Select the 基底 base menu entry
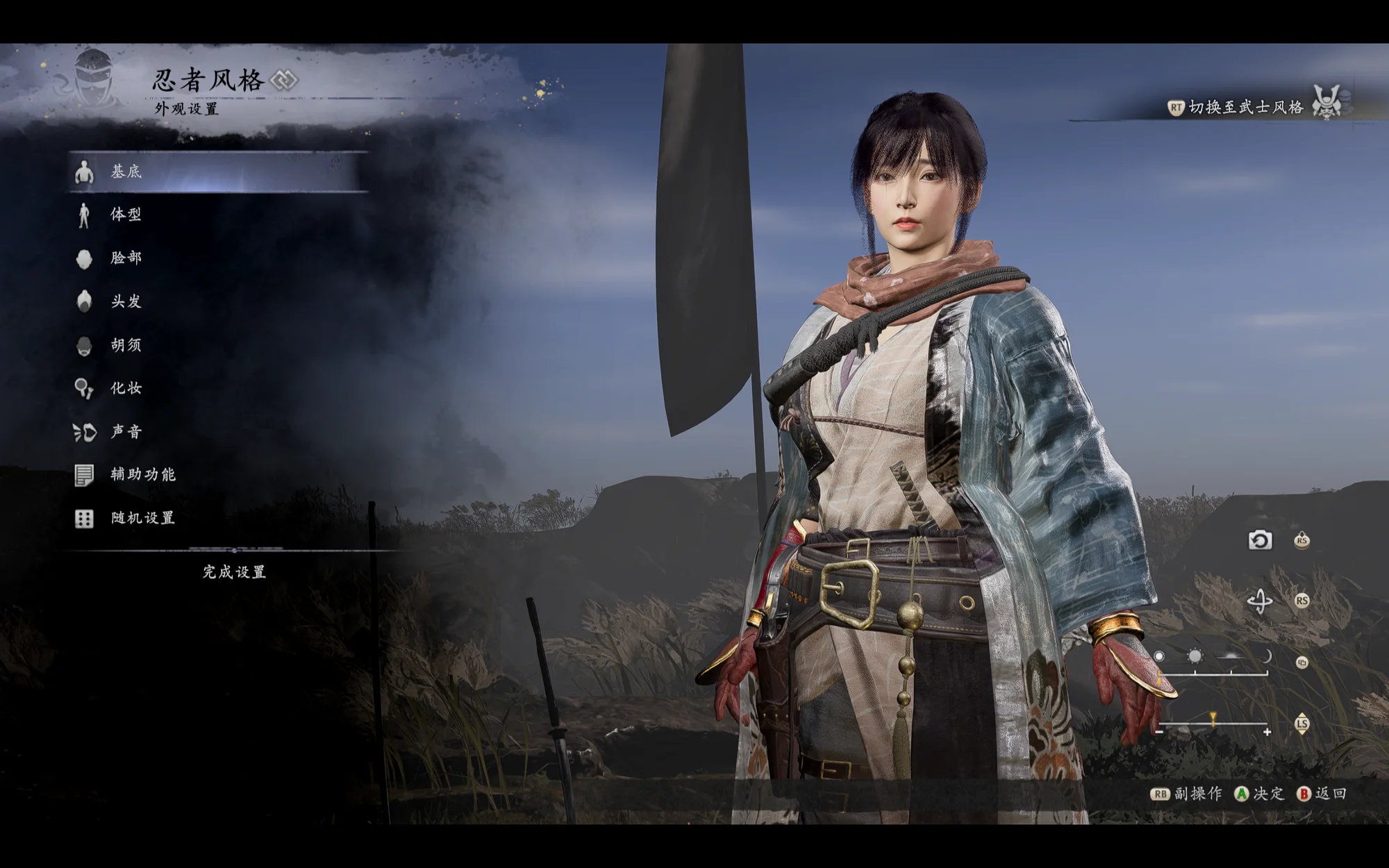The height and width of the screenshot is (868, 1389). 126,172
